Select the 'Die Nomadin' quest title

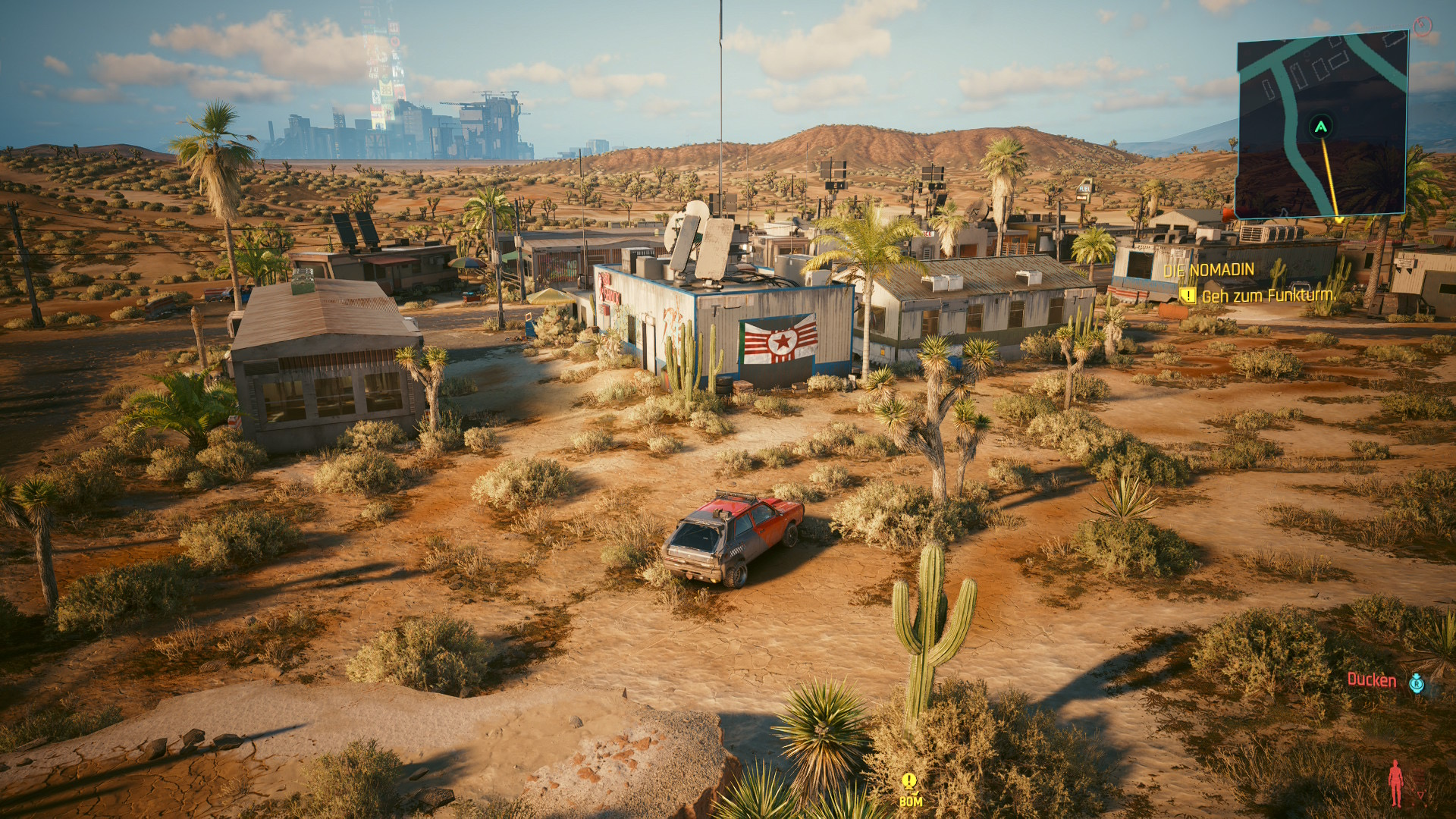pyautogui.click(x=1208, y=270)
